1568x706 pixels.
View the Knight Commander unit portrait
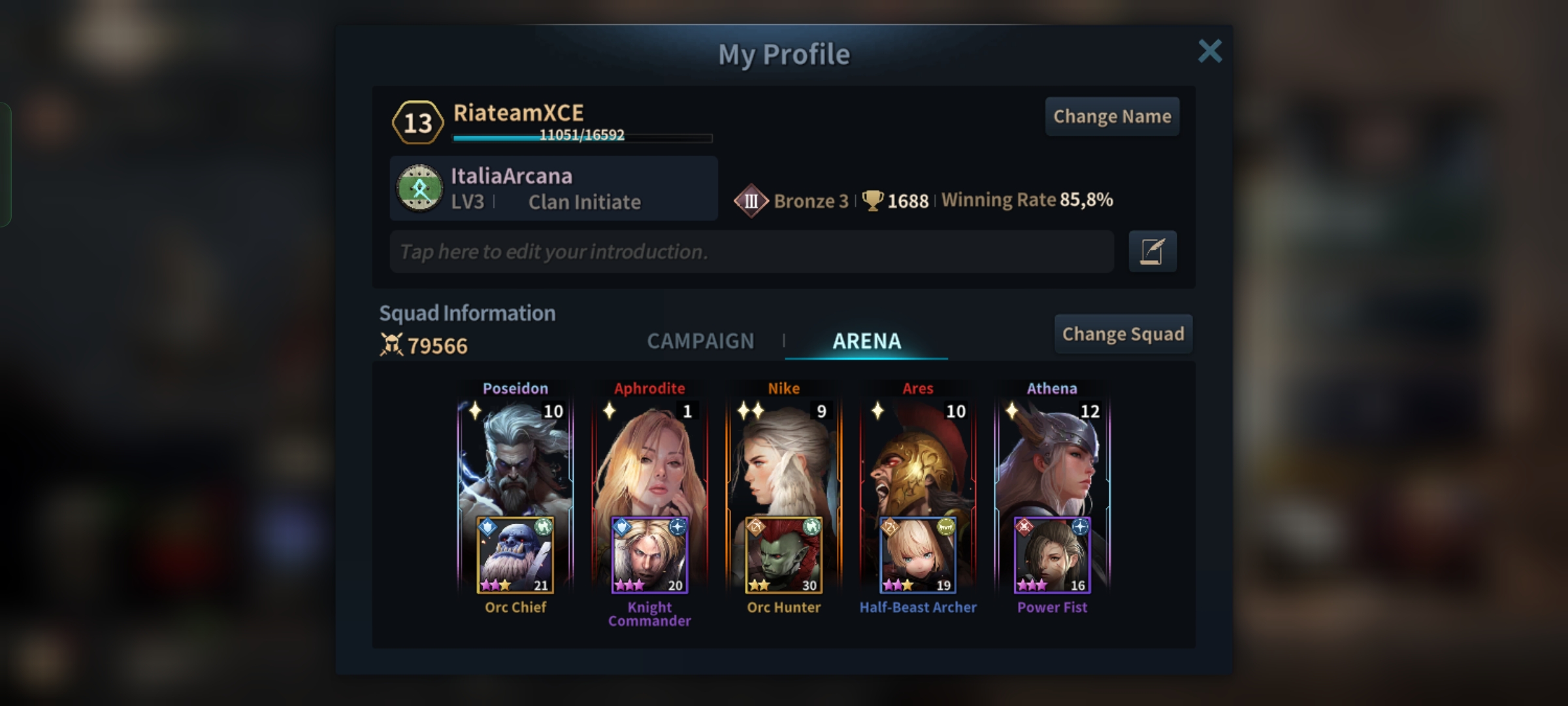tap(649, 555)
